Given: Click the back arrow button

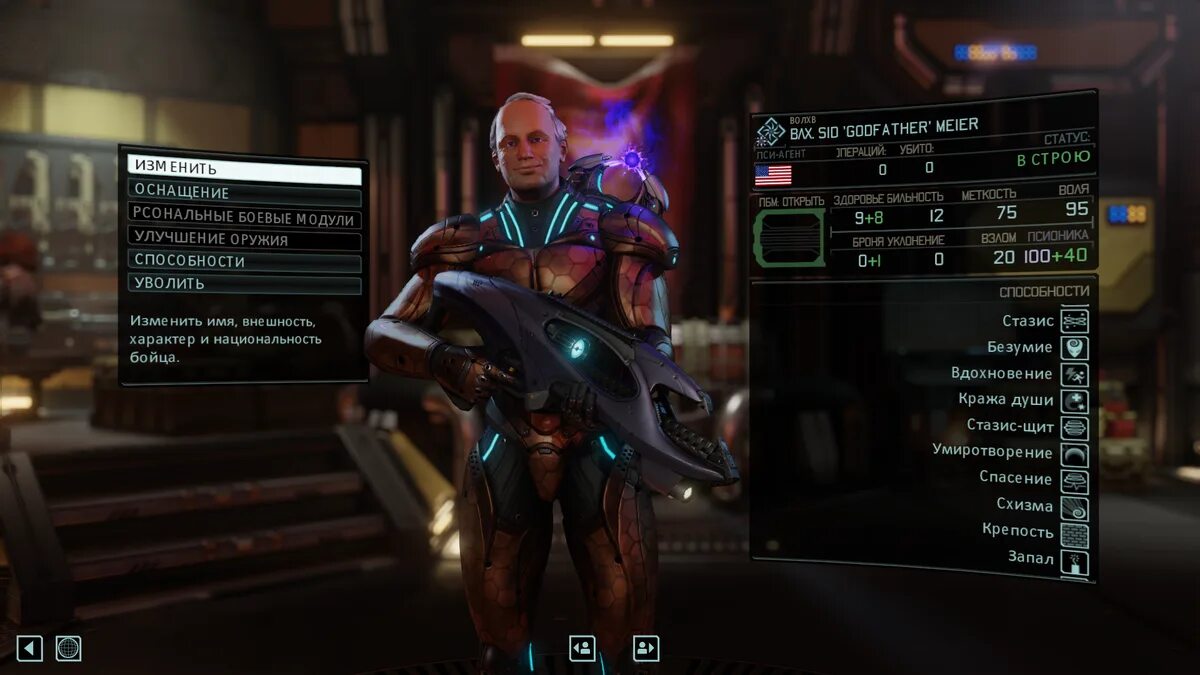Looking at the screenshot, I should point(30,648).
